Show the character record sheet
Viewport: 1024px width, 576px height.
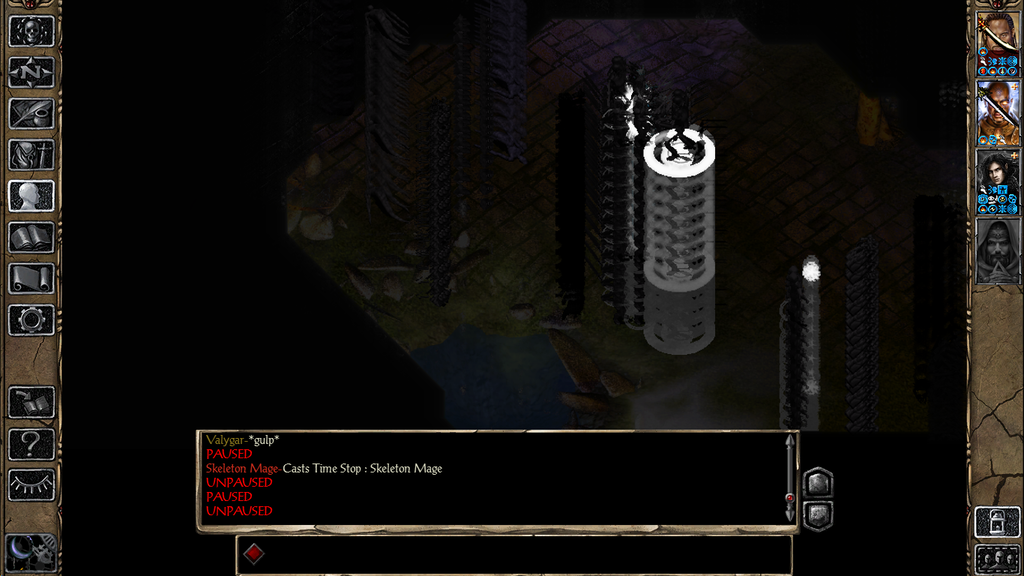(31, 196)
